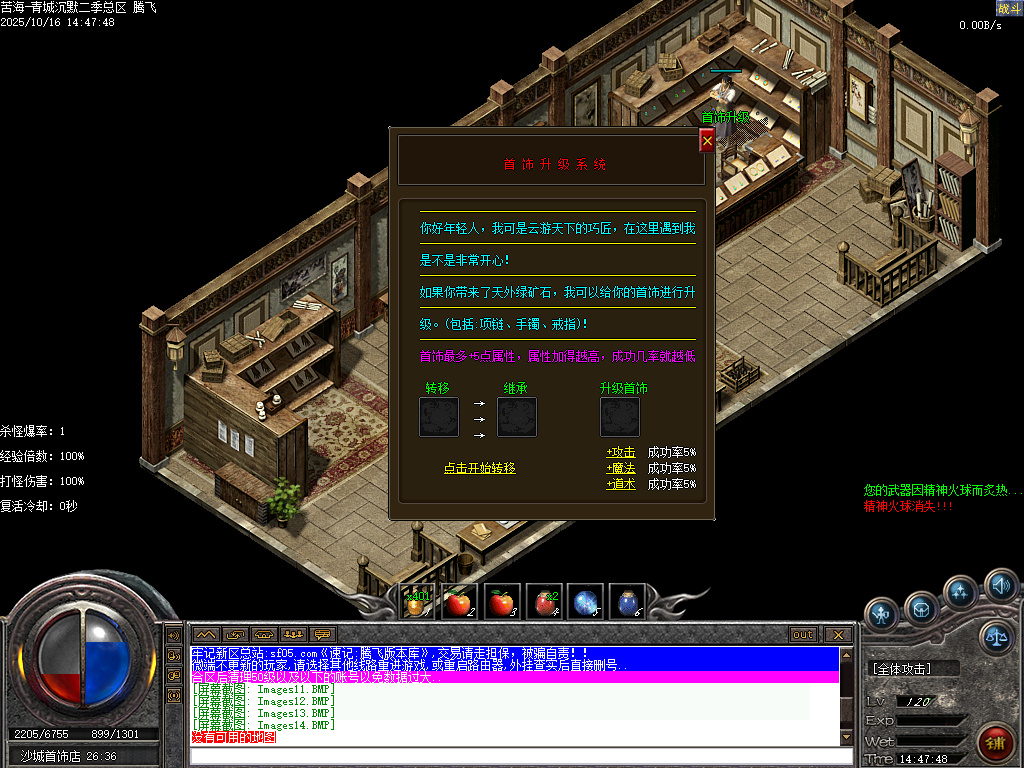This screenshot has height=768, width=1024.
Task: Click the chat box's out button
Action: pyautogui.click(x=802, y=634)
